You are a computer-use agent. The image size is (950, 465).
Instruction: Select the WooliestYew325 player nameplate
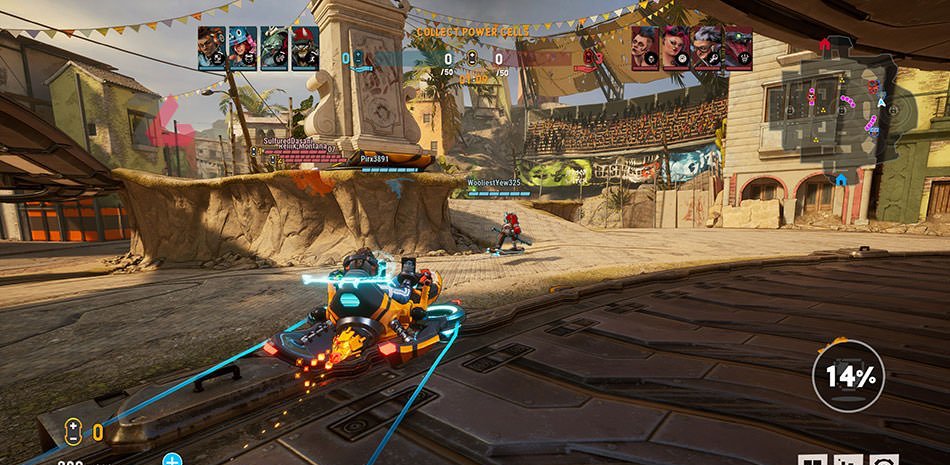point(493,183)
